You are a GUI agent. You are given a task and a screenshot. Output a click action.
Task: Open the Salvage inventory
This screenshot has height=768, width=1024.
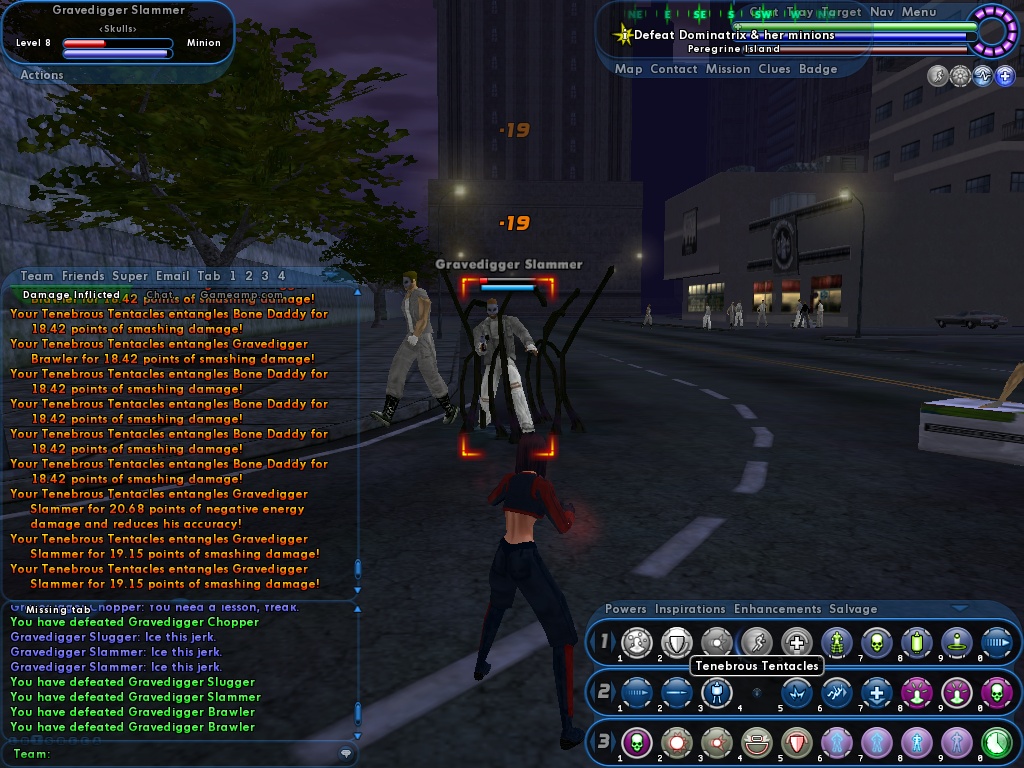(x=853, y=609)
